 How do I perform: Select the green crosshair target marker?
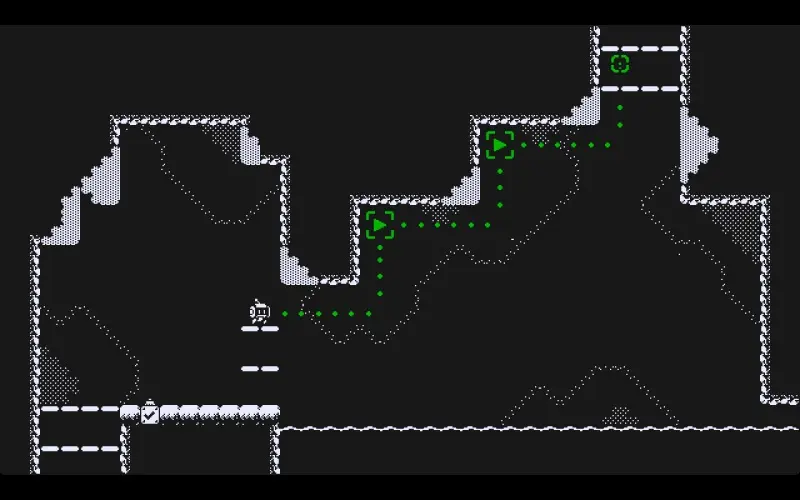(620, 64)
